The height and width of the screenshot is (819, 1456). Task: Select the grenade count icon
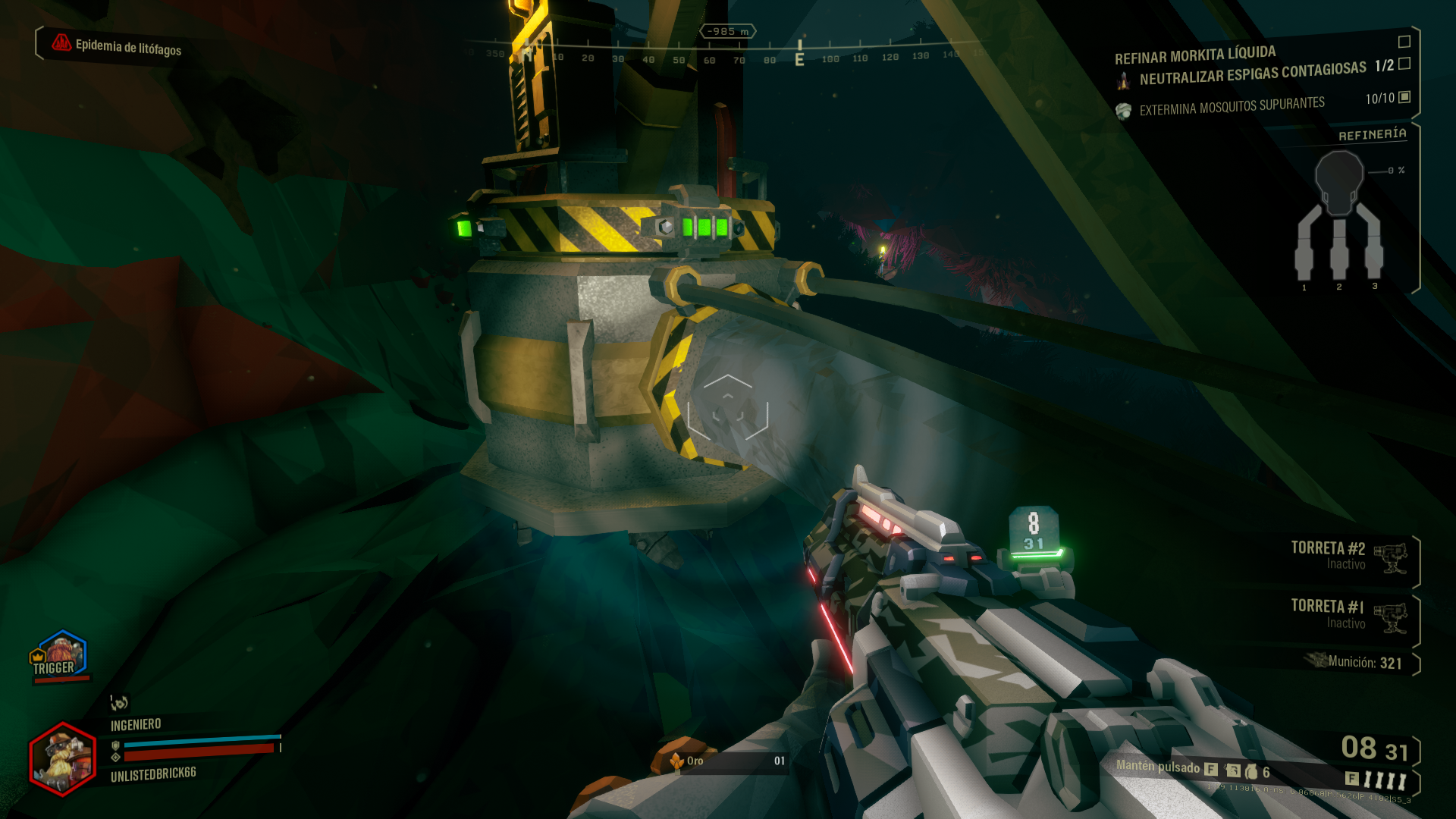tap(1251, 772)
